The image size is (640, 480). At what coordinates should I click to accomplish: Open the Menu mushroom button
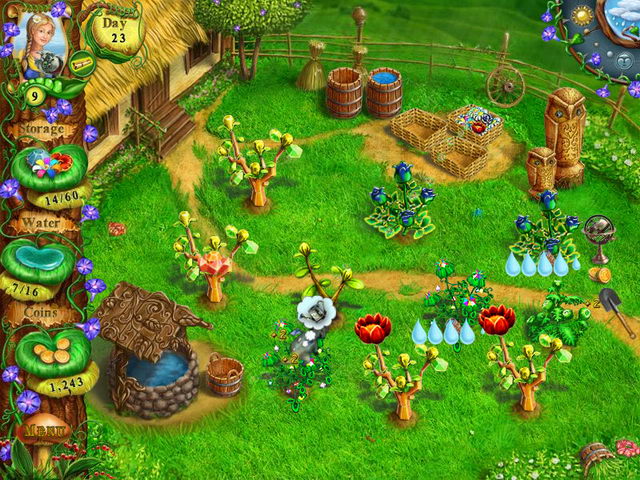click(x=43, y=432)
